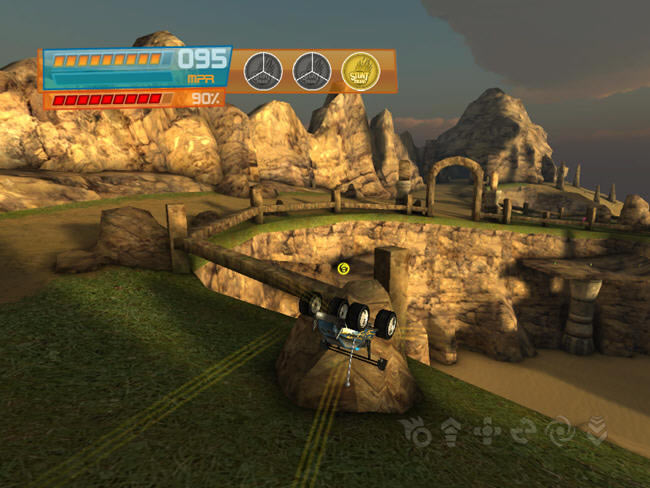The width and height of the screenshot is (650, 488).
Task: Select the gold Stunt medal icon
Action: 360,71
